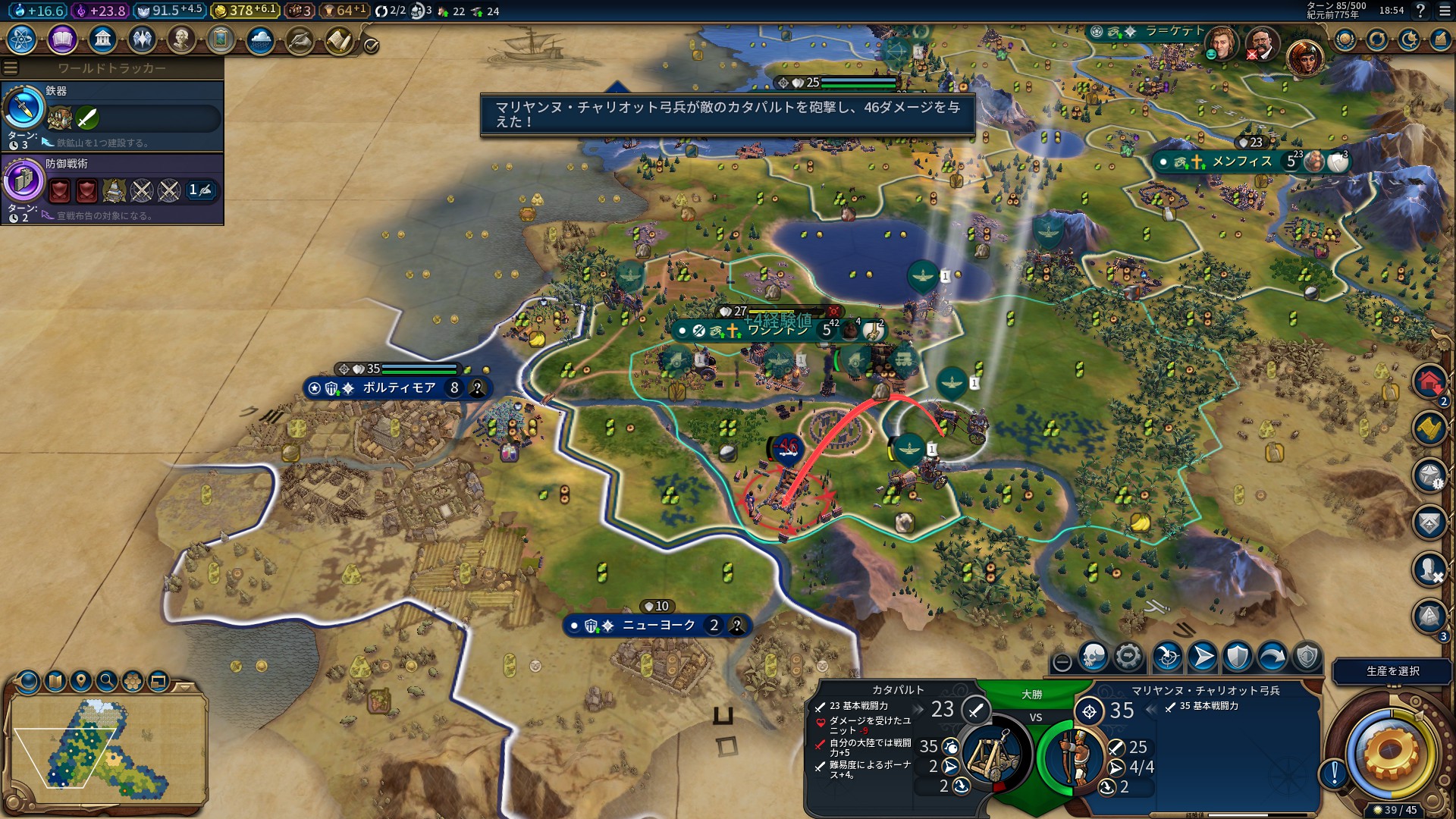Activate the skull delete unit action
1456x819 pixels.
[1093, 657]
